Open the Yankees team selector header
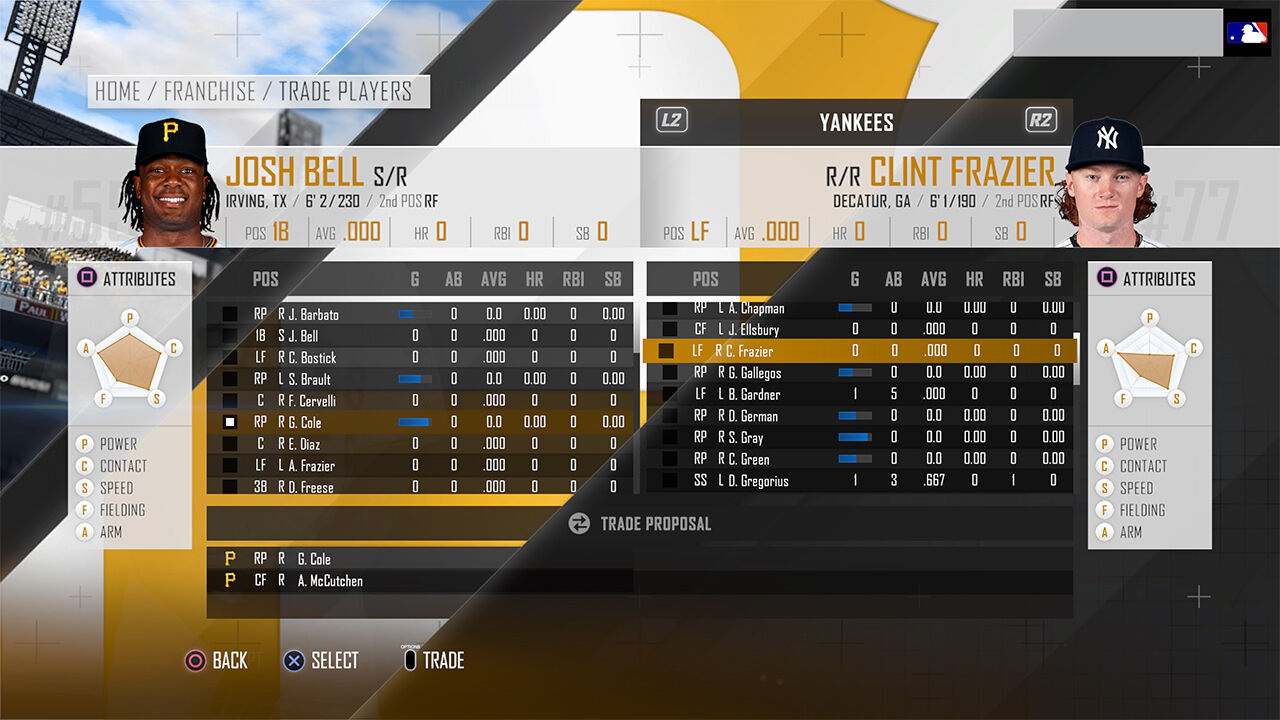Image resolution: width=1280 pixels, height=720 pixels. (856, 122)
